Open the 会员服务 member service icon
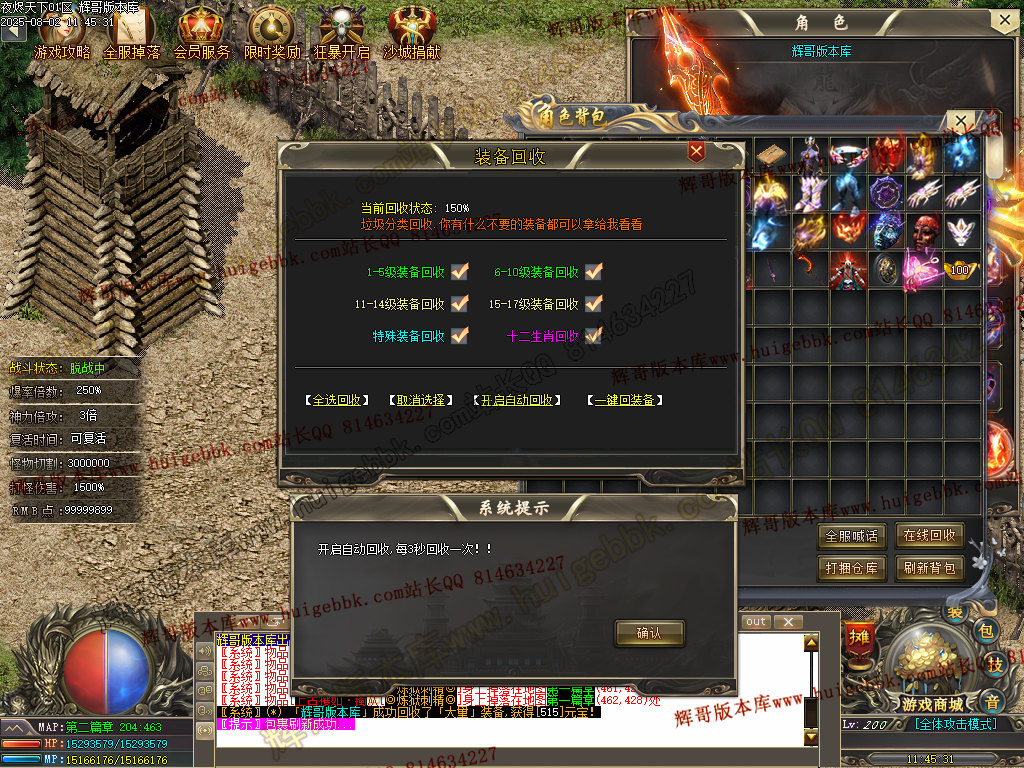Screen dimensions: 1024x768 click(201, 31)
